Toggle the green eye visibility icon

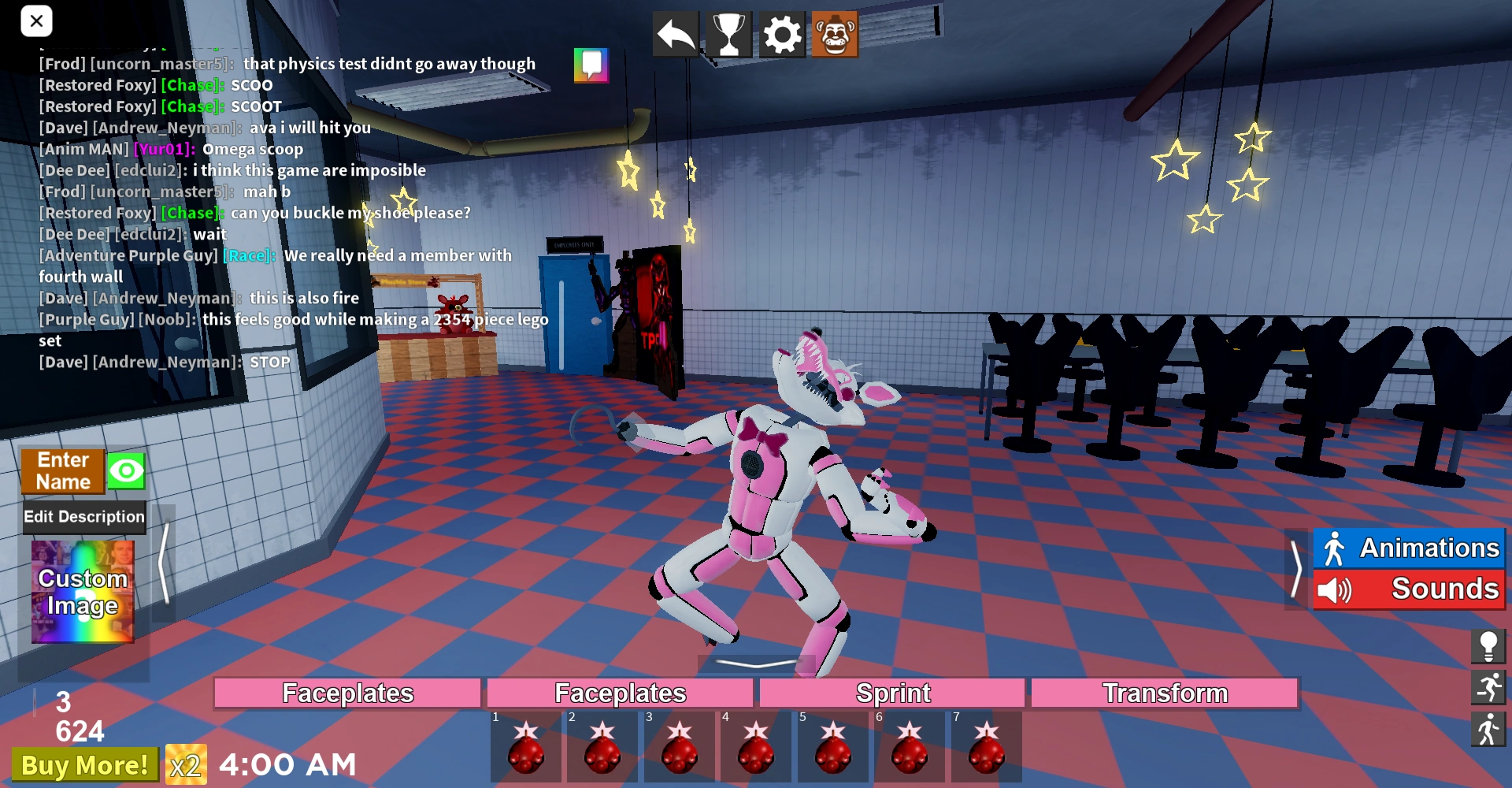click(125, 470)
